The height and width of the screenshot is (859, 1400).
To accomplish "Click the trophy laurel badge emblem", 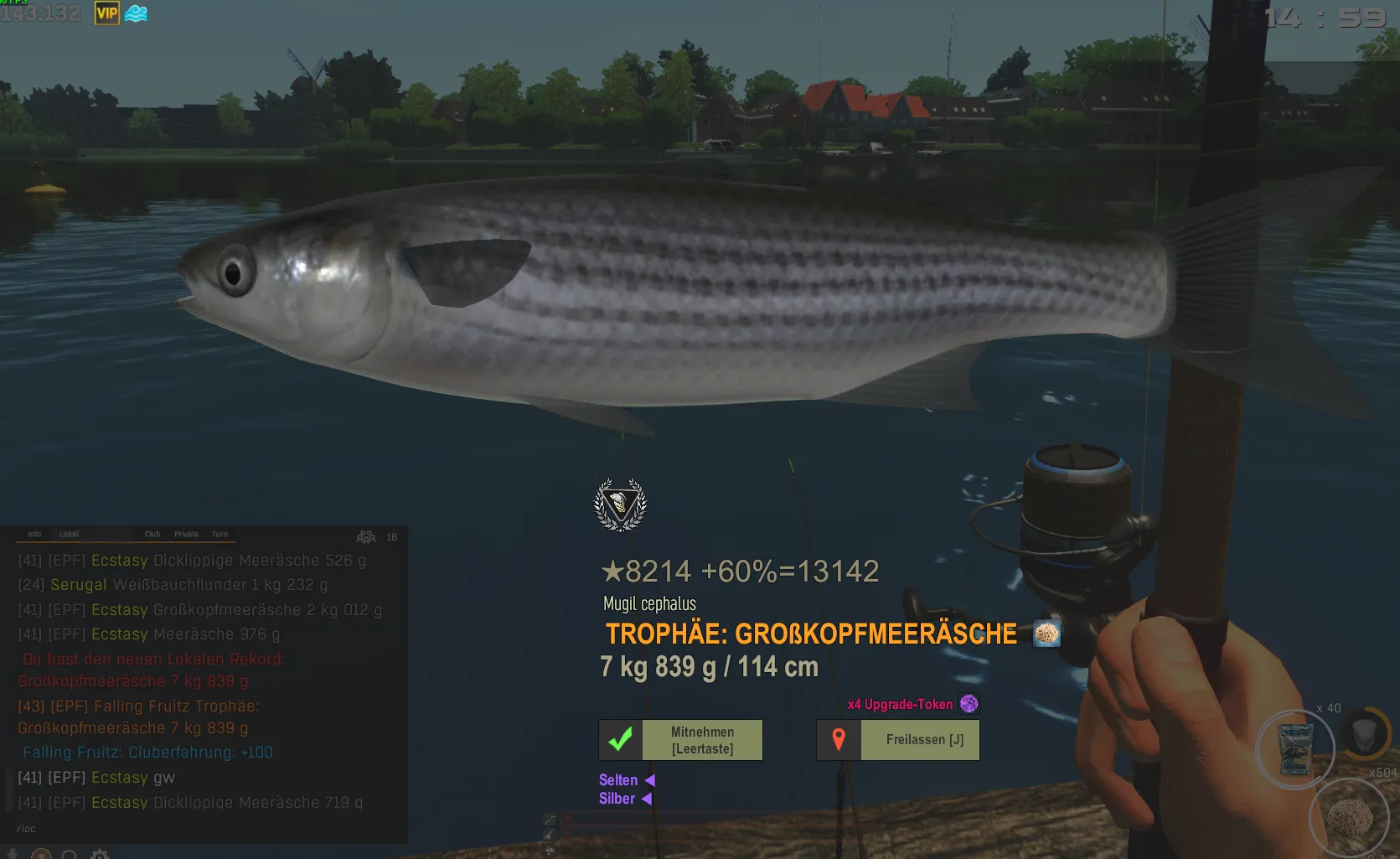I will 620,505.
